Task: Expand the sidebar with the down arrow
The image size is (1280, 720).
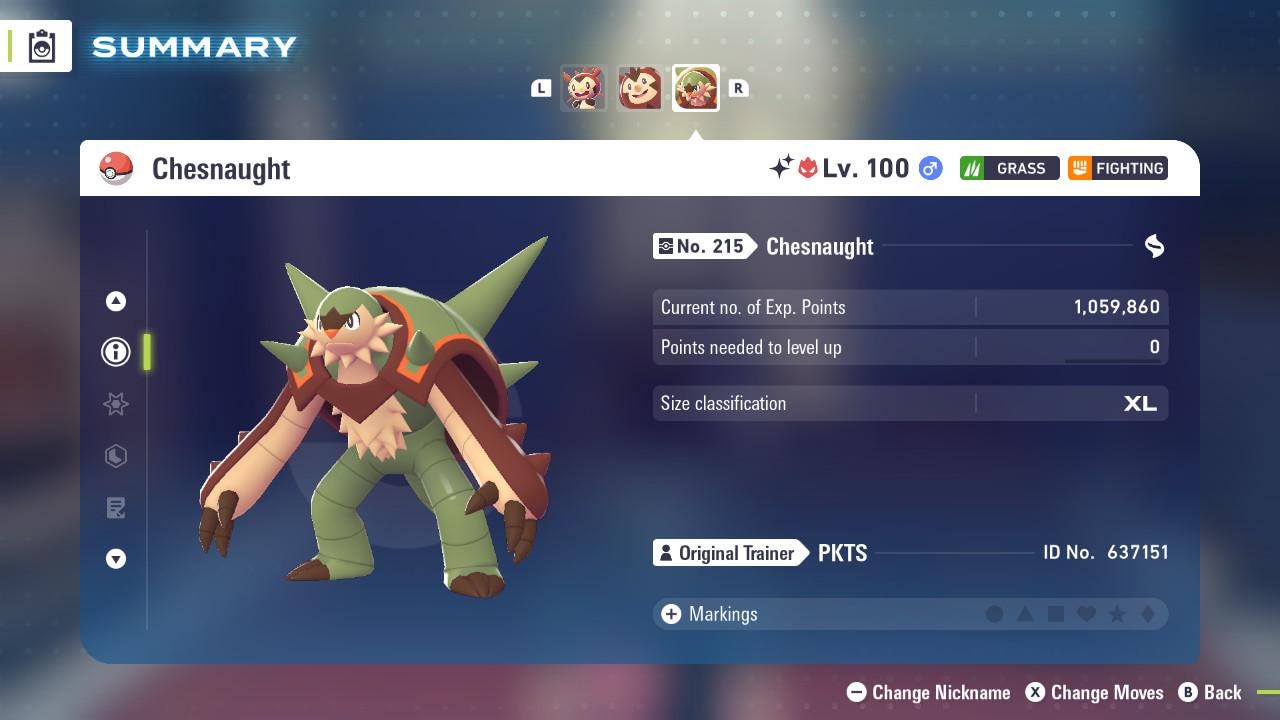Action: click(x=116, y=559)
